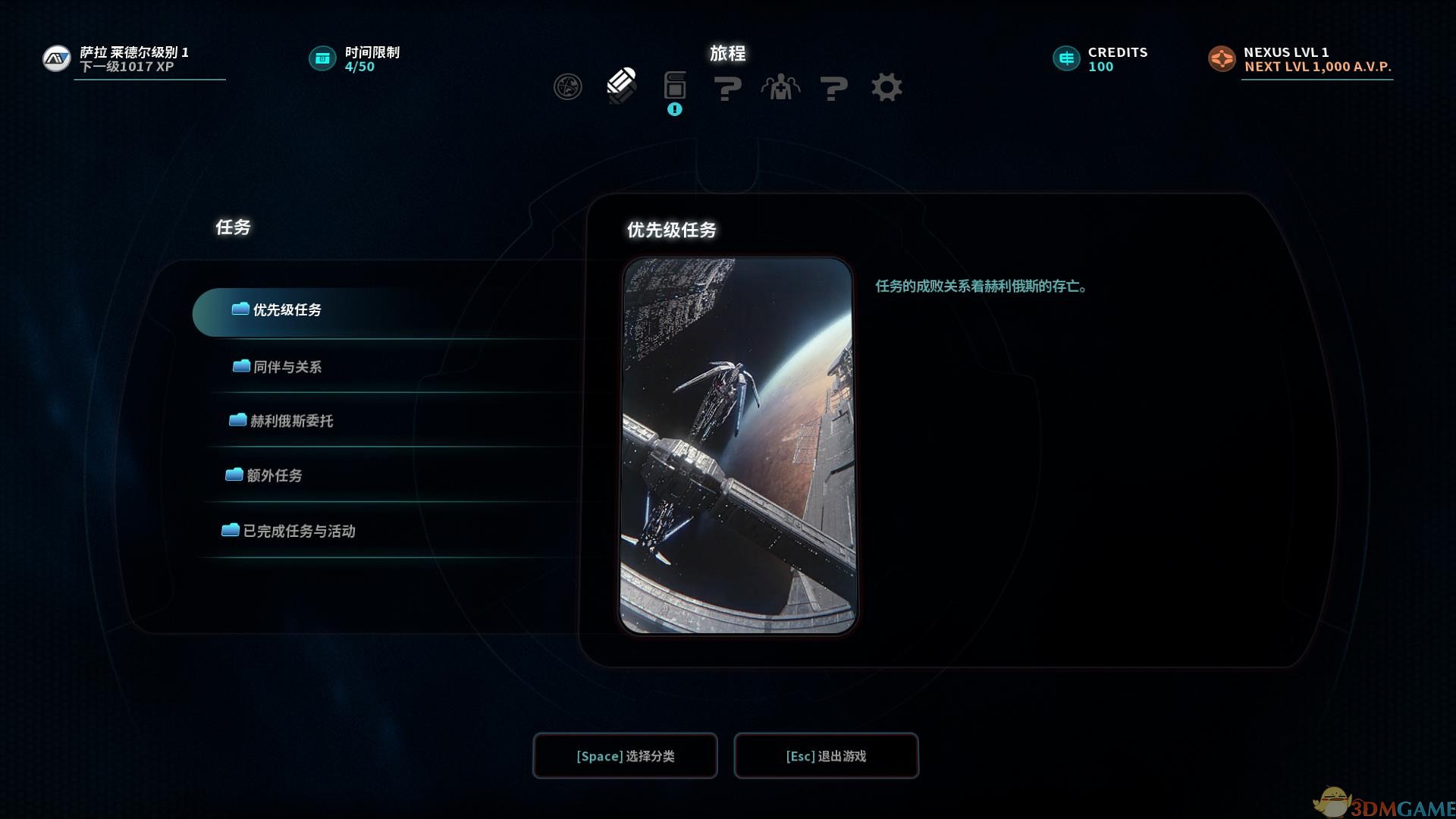Viewport: 1456px width, 819px height.
Task: Show 已完成任务与活动 list
Action: click(x=298, y=531)
